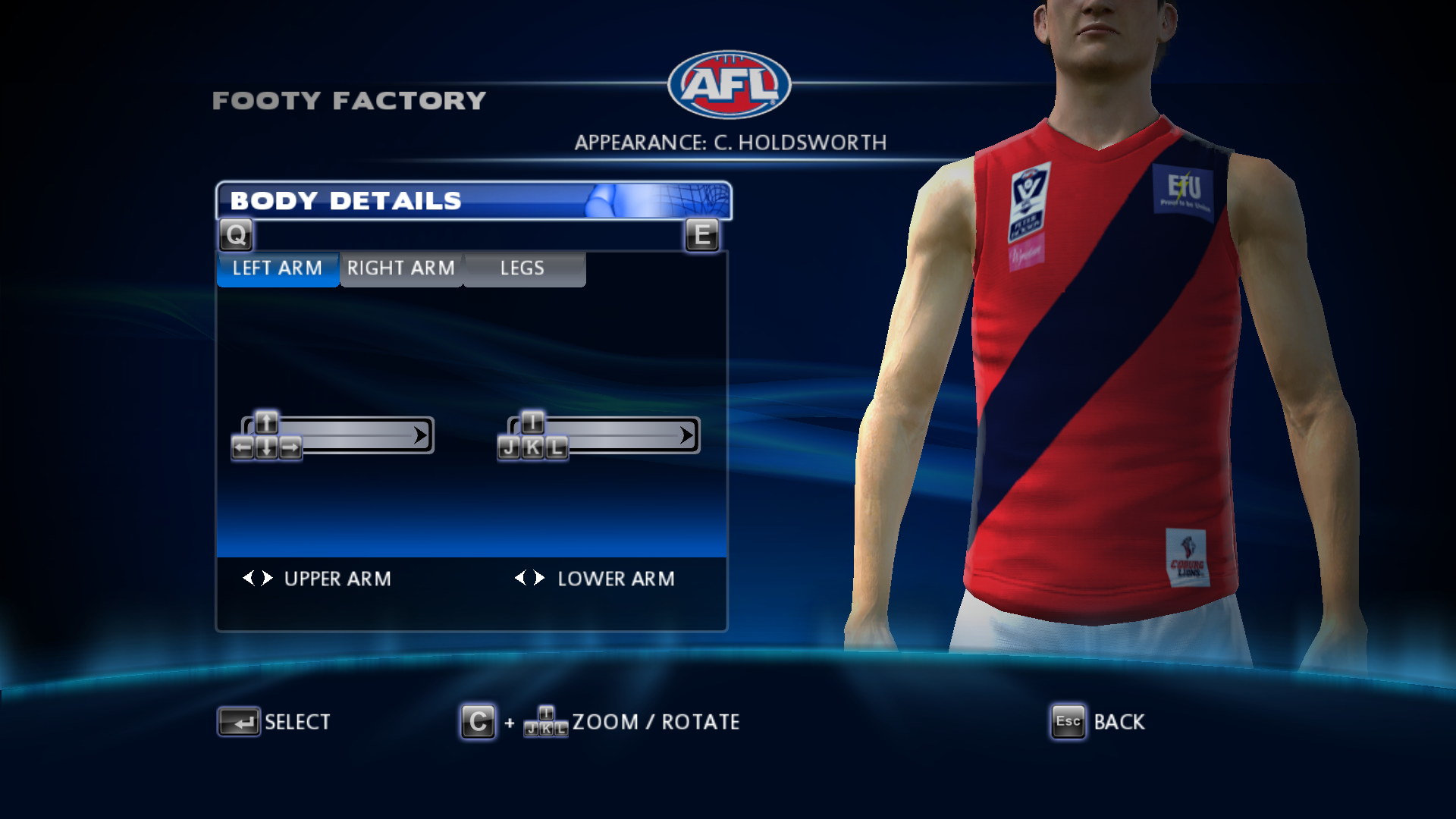
Task: Click the Select button at the bottom
Action: pos(275,722)
